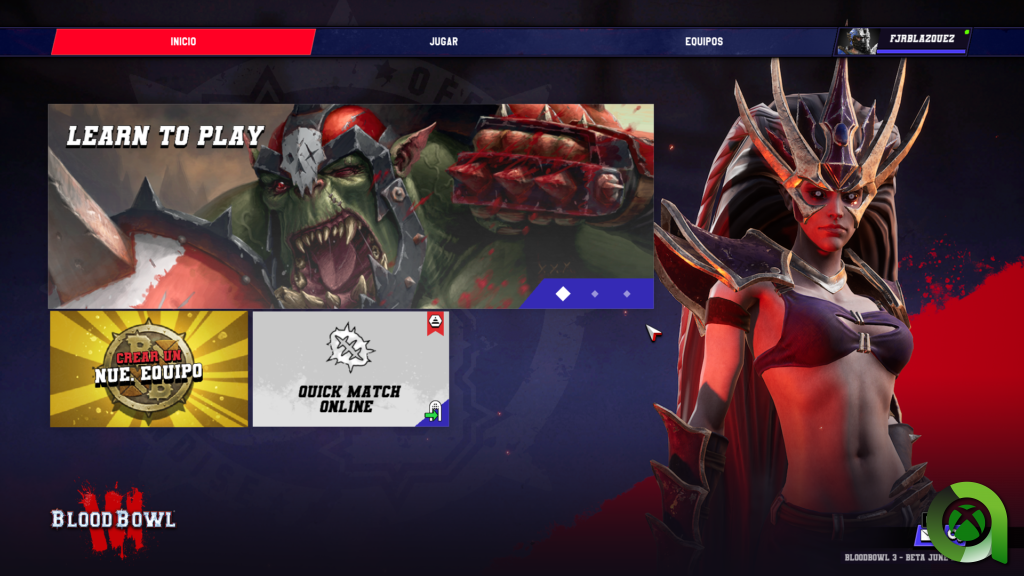Image resolution: width=1024 pixels, height=576 pixels.
Task: Select the Crear un Nuevo Equipo tile
Action: pos(149,369)
